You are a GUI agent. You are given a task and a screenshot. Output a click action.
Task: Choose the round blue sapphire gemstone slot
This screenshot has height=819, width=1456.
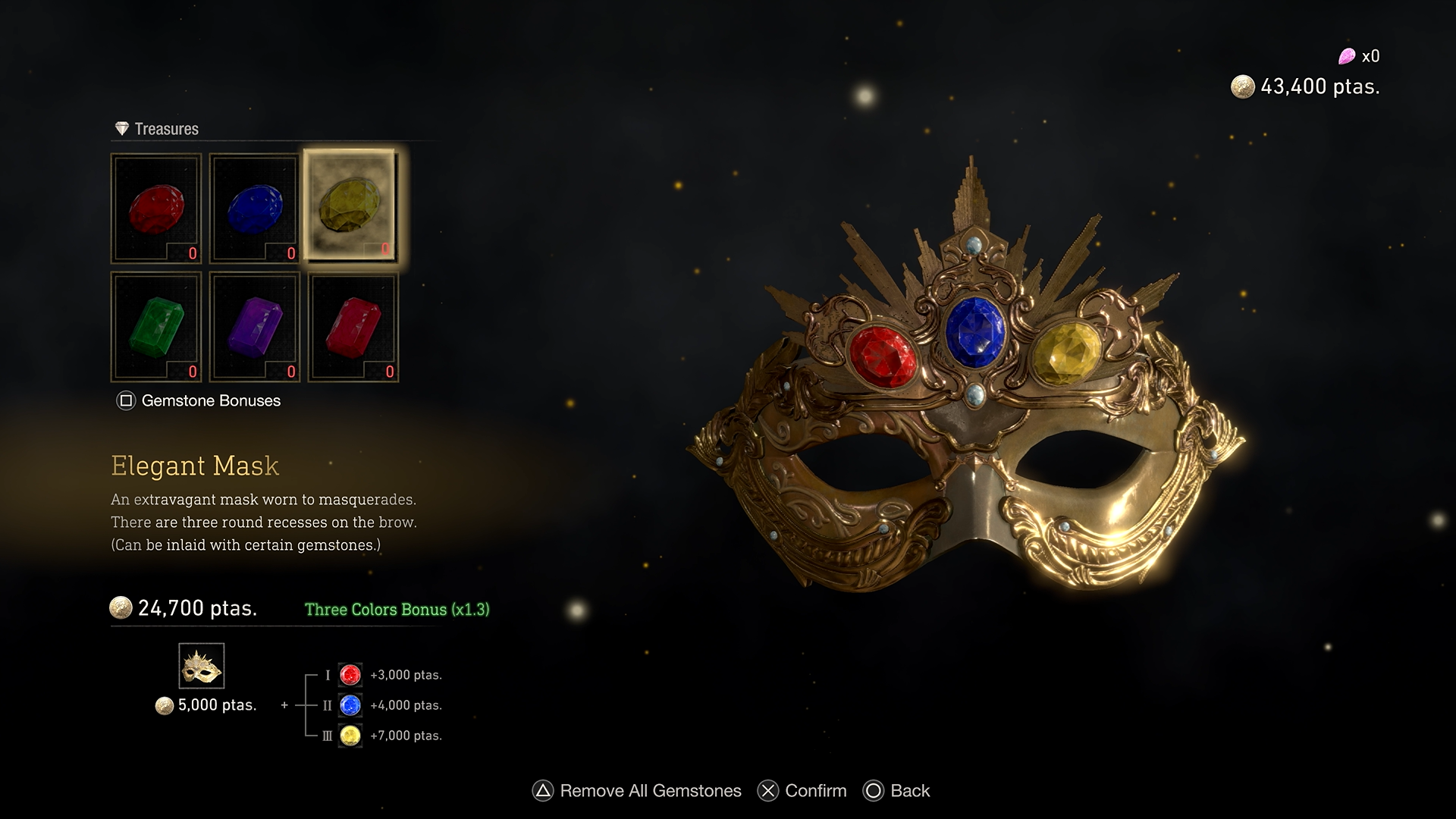tap(255, 209)
